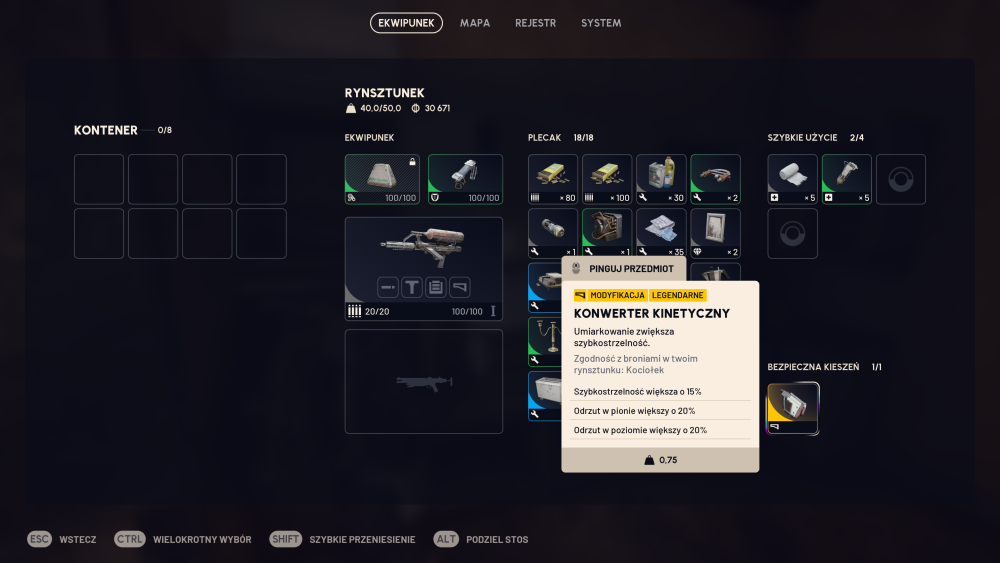The image size is (1000, 563).
Task: Open the Rejestr tab
Action: click(x=535, y=23)
